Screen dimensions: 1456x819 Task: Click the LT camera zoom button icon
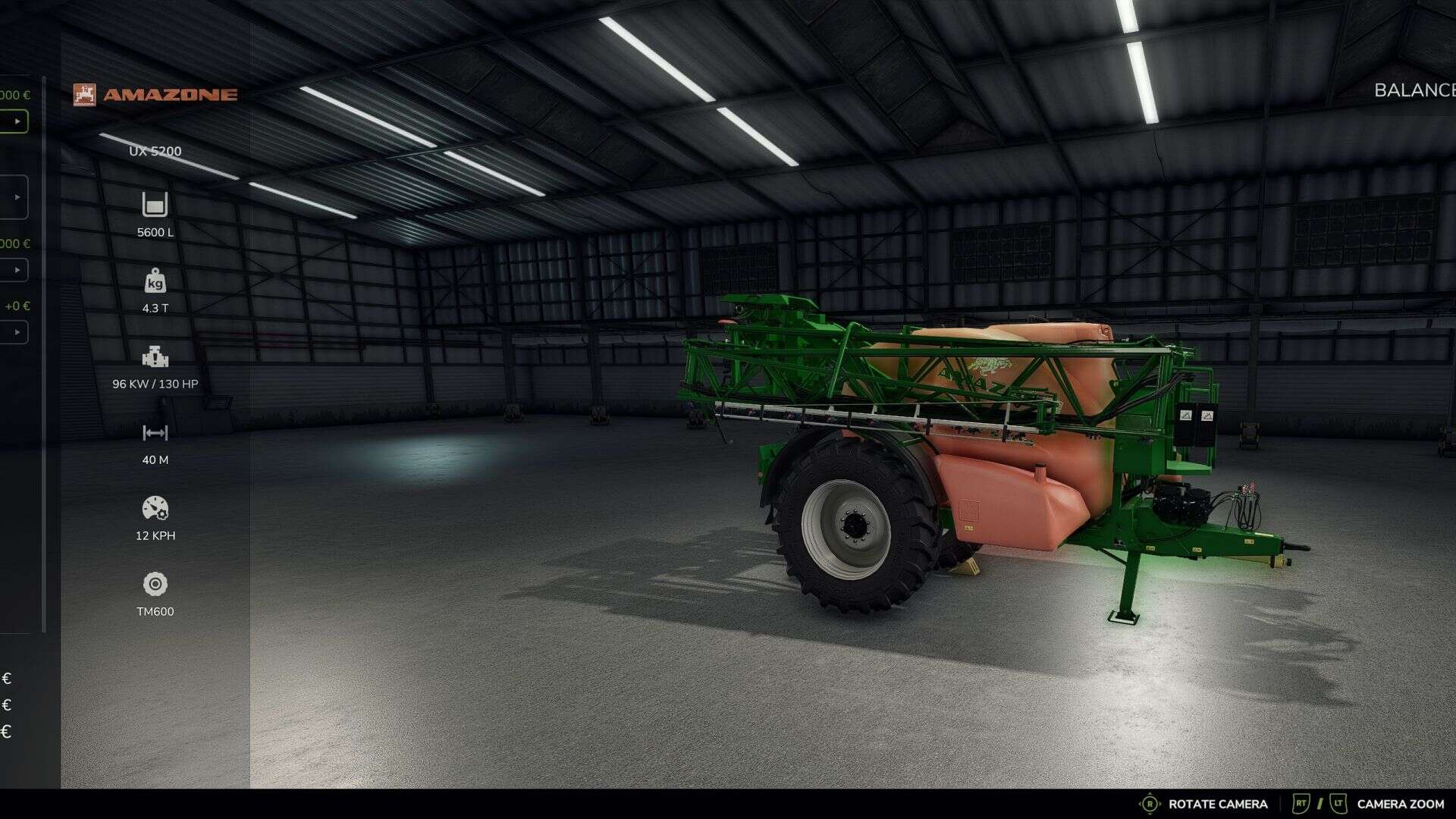point(1336,803)
